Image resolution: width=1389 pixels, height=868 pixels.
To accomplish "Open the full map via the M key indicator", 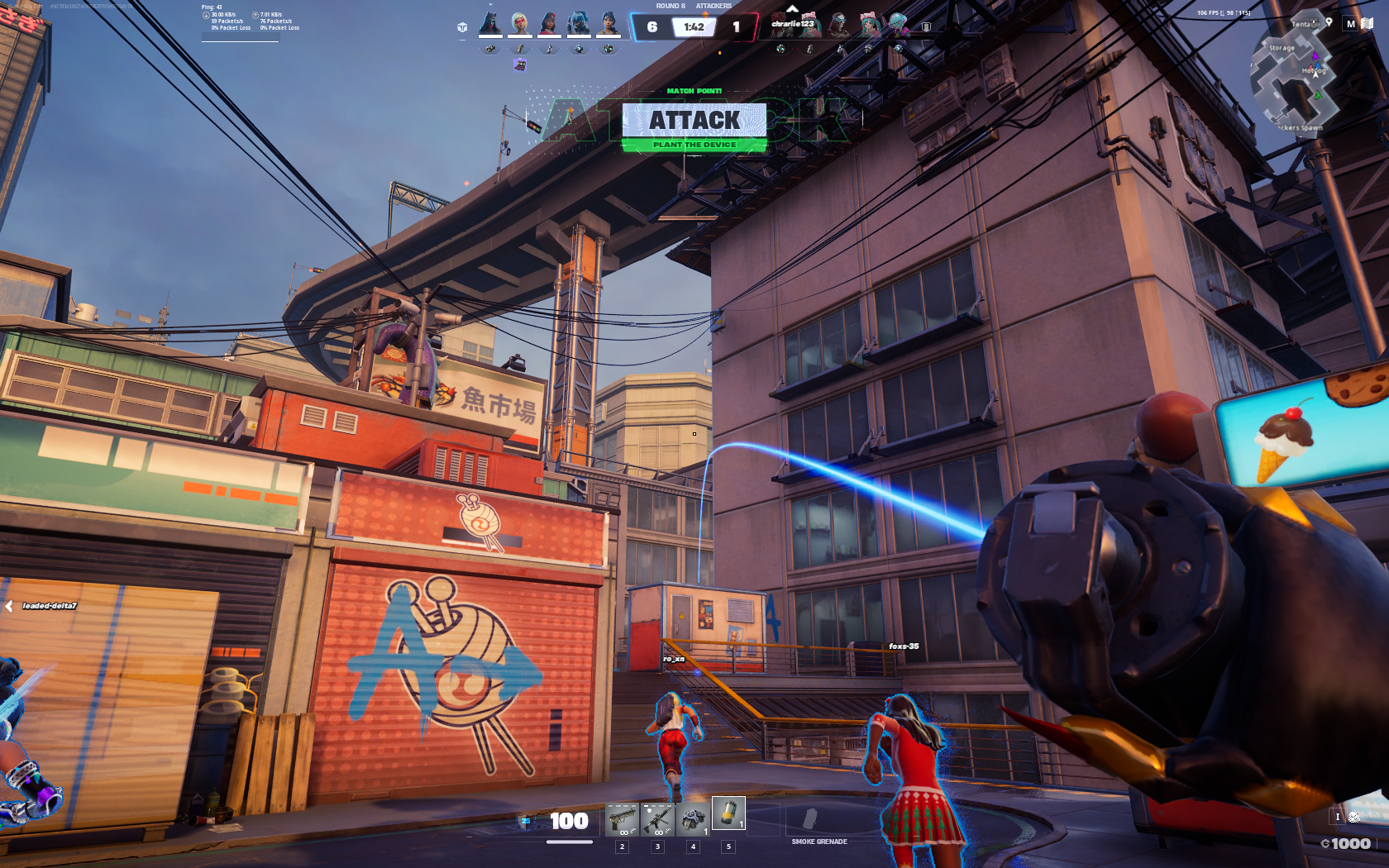I will (x=1350, y=23).
